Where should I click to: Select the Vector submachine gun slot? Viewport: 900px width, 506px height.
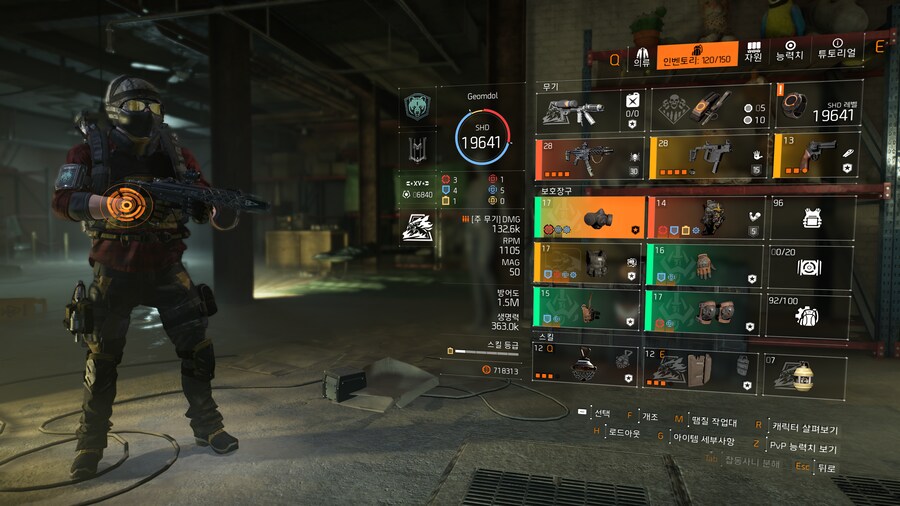point(708,157)
